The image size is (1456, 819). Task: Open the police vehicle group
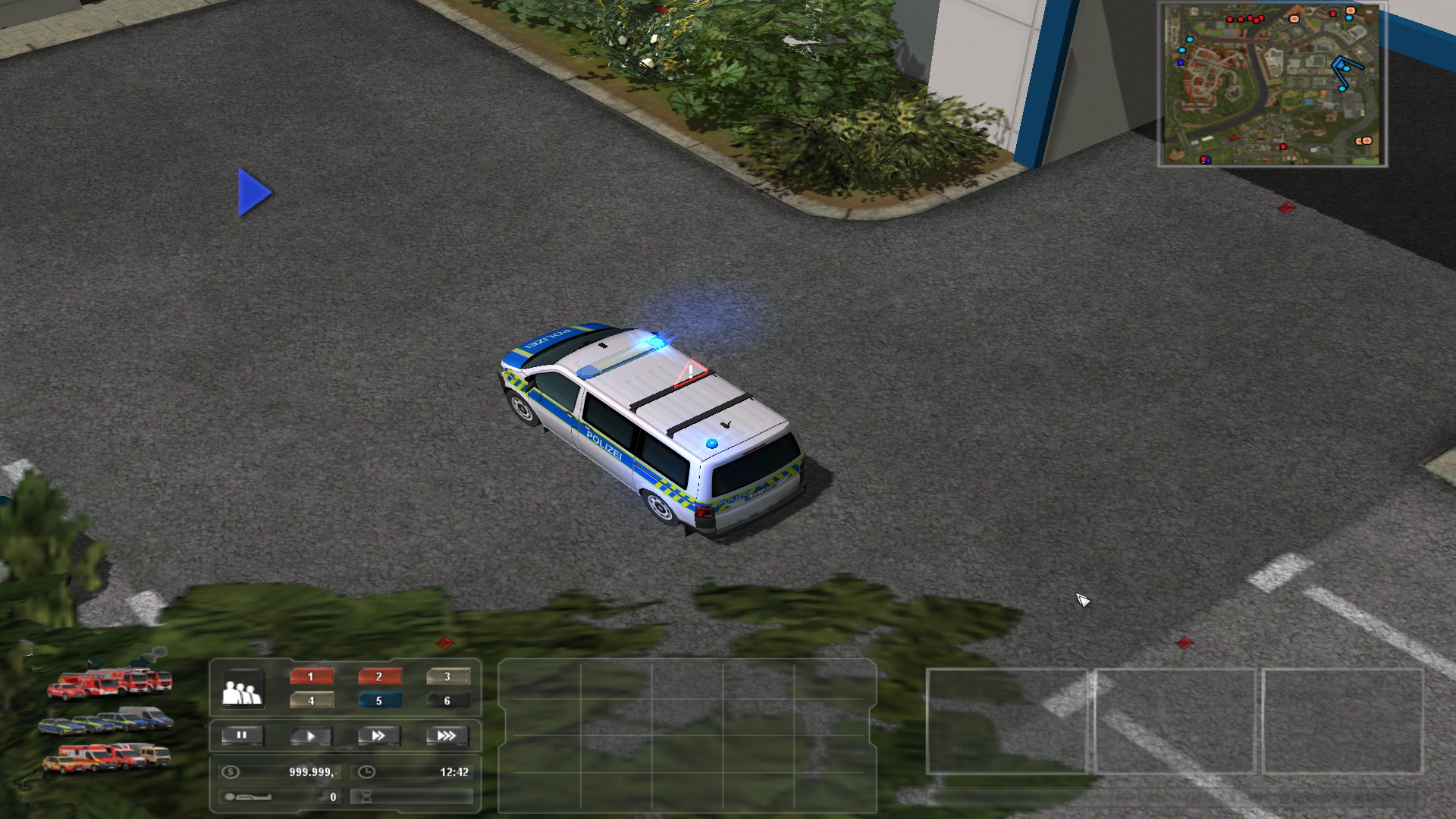tap(106, 720)
